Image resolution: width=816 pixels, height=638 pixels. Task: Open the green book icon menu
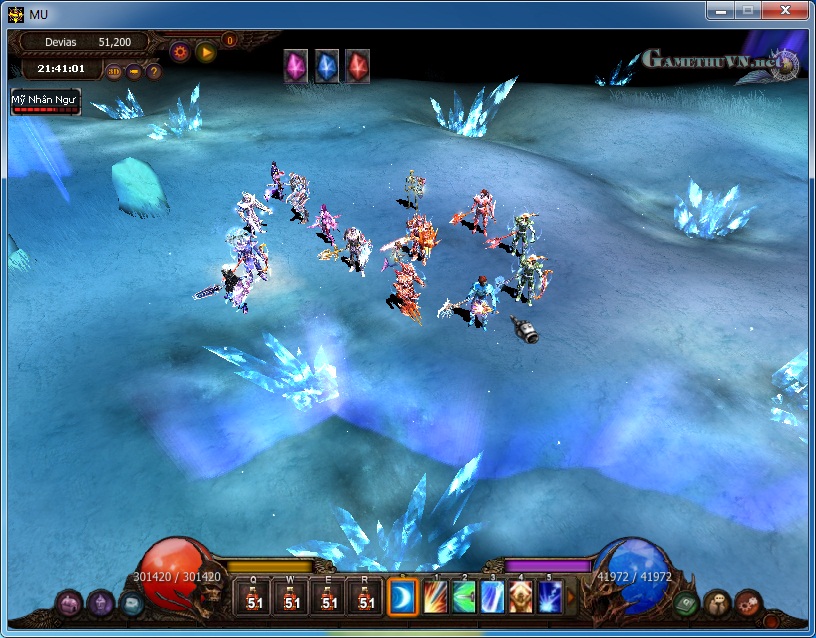click(685, 603)
